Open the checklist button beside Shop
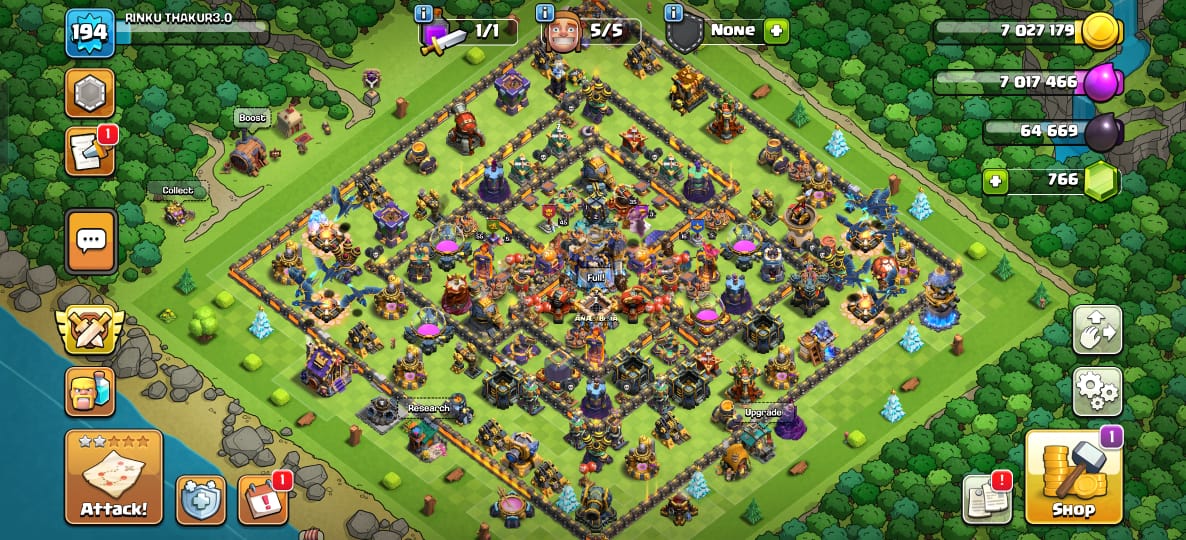 coord(986,499)
